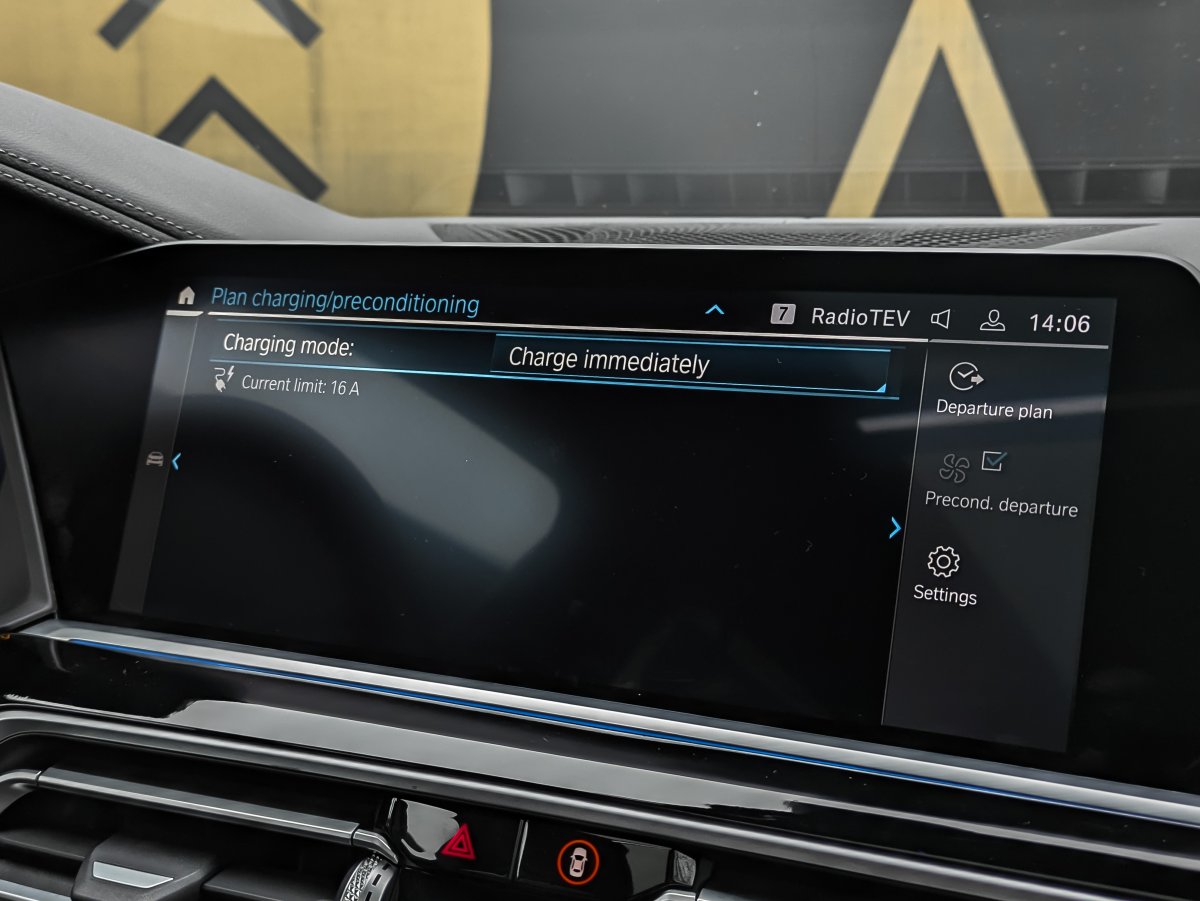Image resolution: width=1200 pixels, height=901 pixels.
Task: Open the Charge immediately charging mode dropdown
Action: click(690, 364)
